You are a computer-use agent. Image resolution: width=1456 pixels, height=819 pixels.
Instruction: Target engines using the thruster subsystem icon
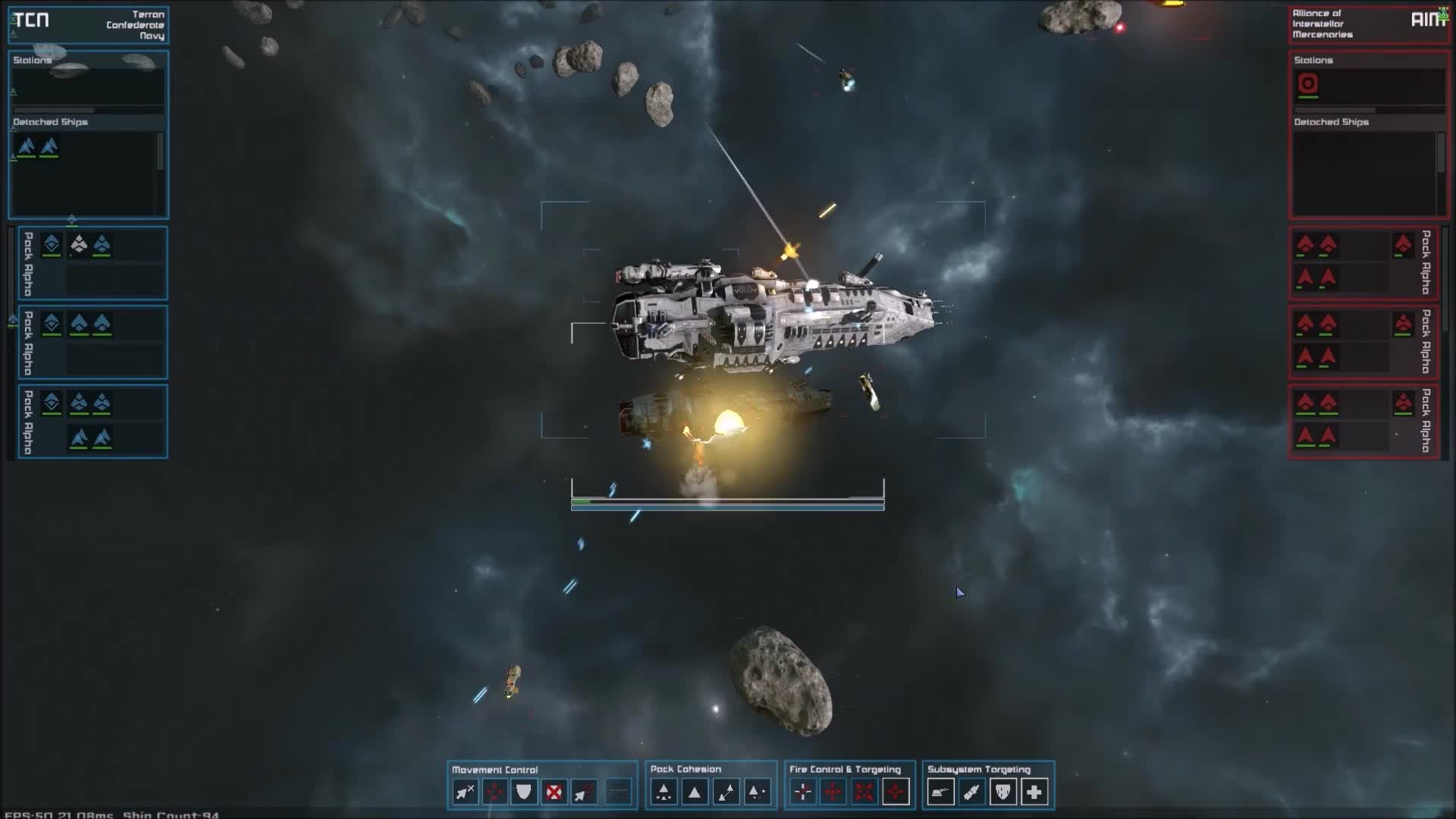[971, 792]
